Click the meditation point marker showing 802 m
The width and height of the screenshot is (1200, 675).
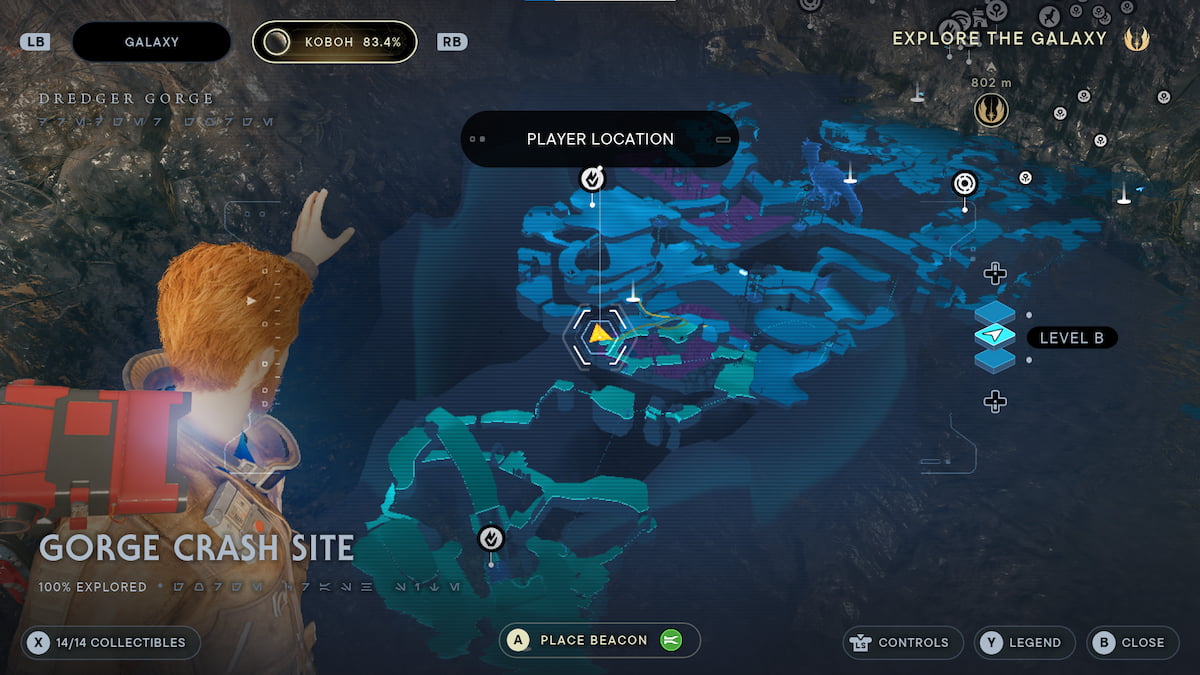[x=991, y=109]
